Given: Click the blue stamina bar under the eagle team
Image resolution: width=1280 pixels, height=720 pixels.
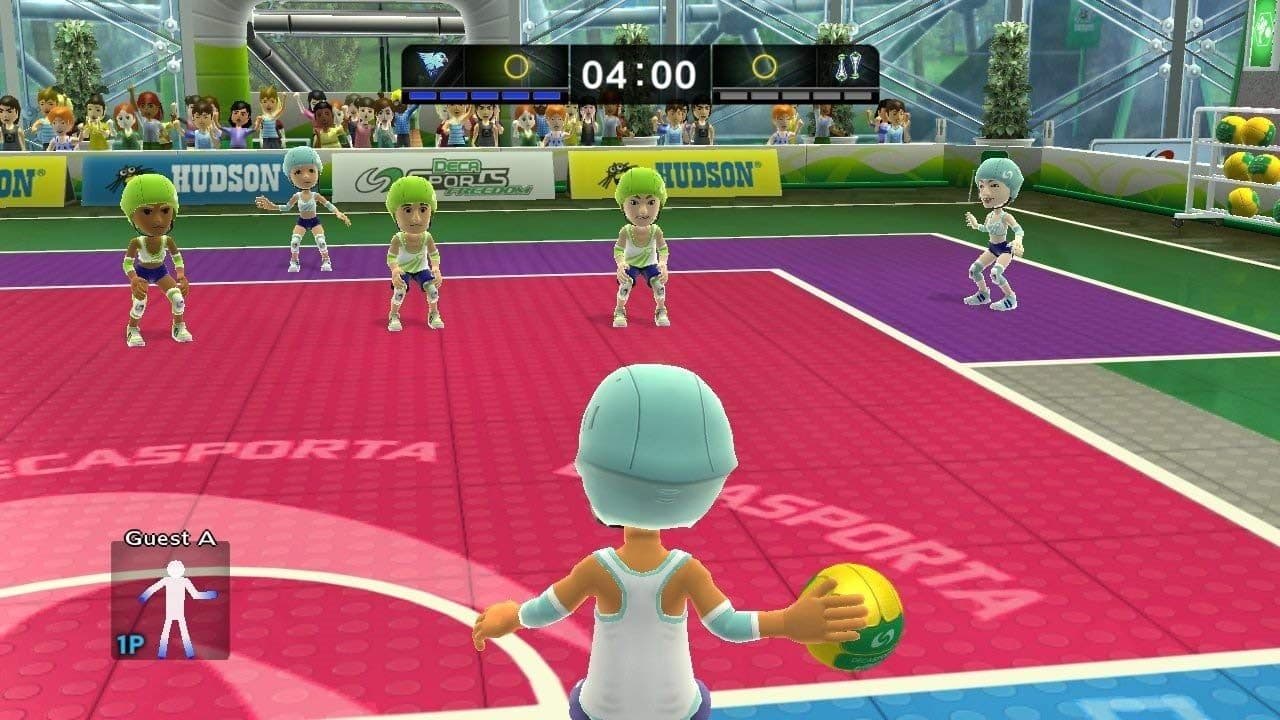Looking at the screenshot, I should (x=483, y=92).
